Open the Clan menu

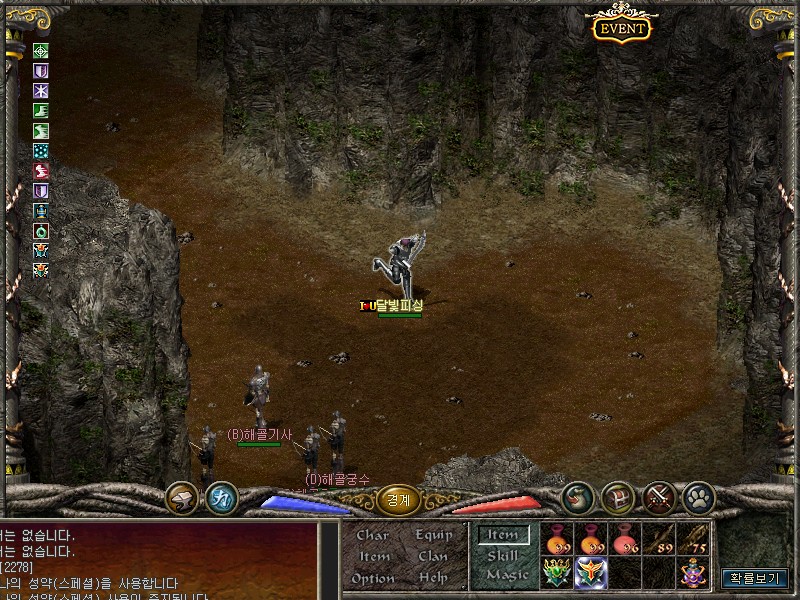pyautogui.click(x=433, y=557)
